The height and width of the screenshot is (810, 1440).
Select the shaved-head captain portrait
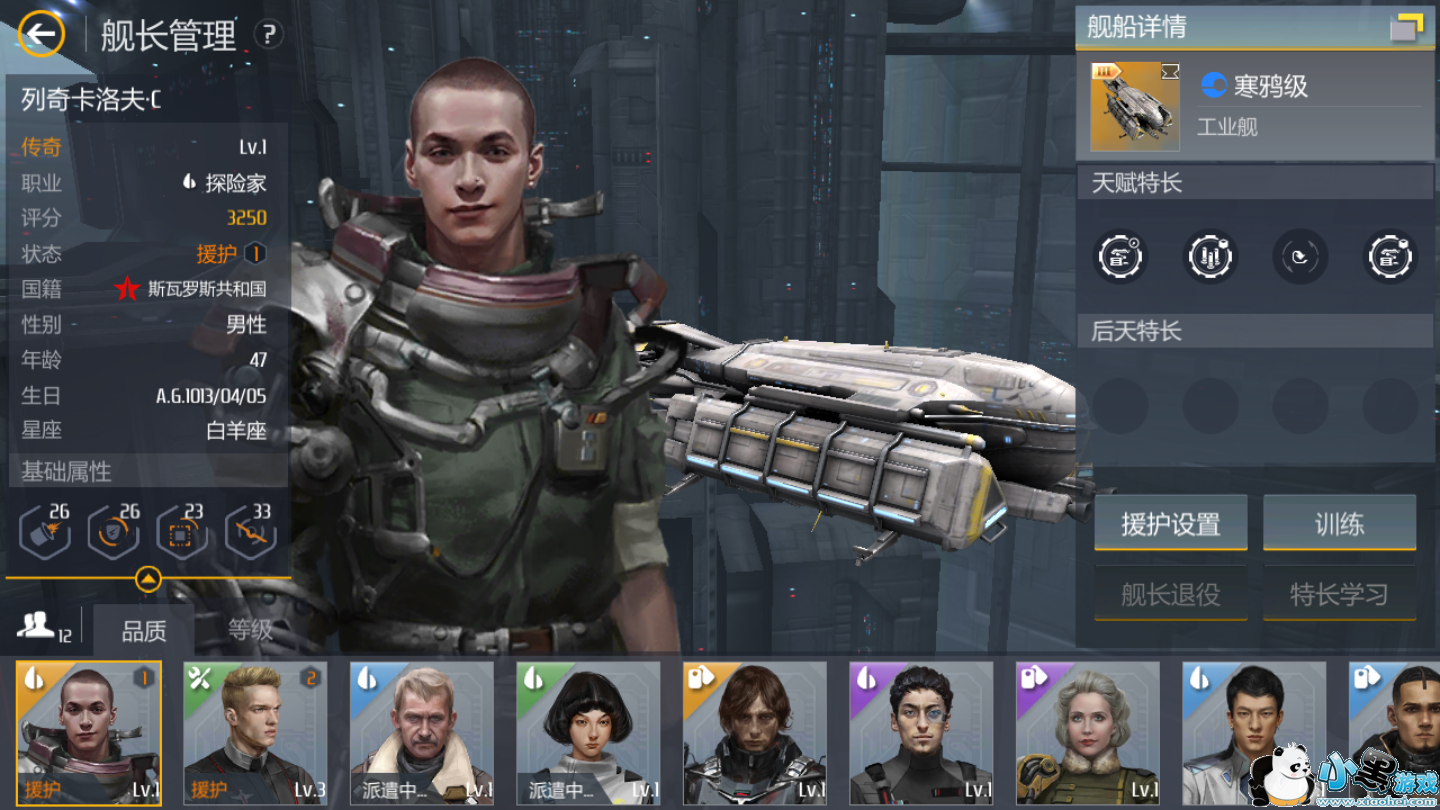89,733
